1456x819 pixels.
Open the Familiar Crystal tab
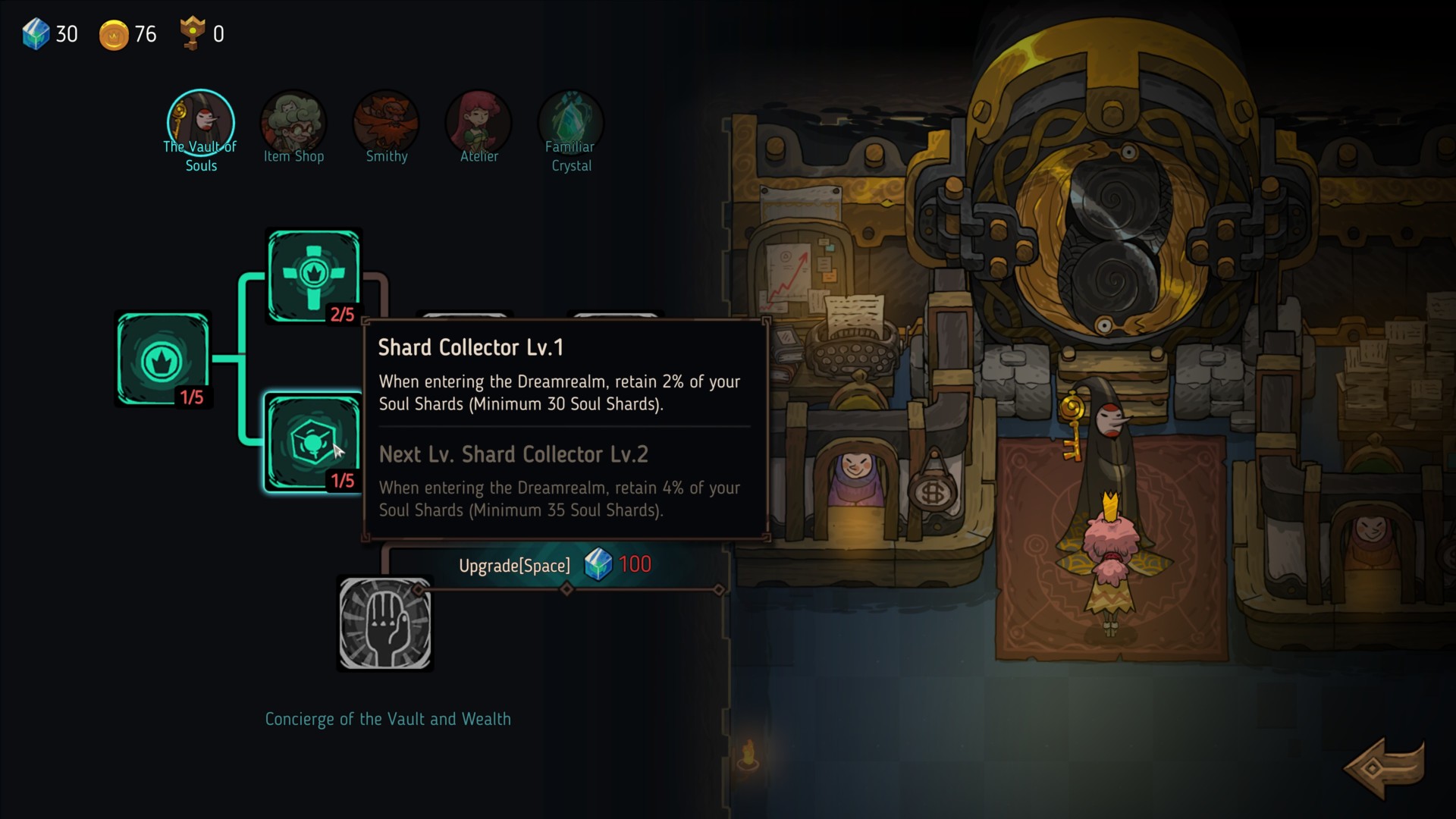[571, 124]
